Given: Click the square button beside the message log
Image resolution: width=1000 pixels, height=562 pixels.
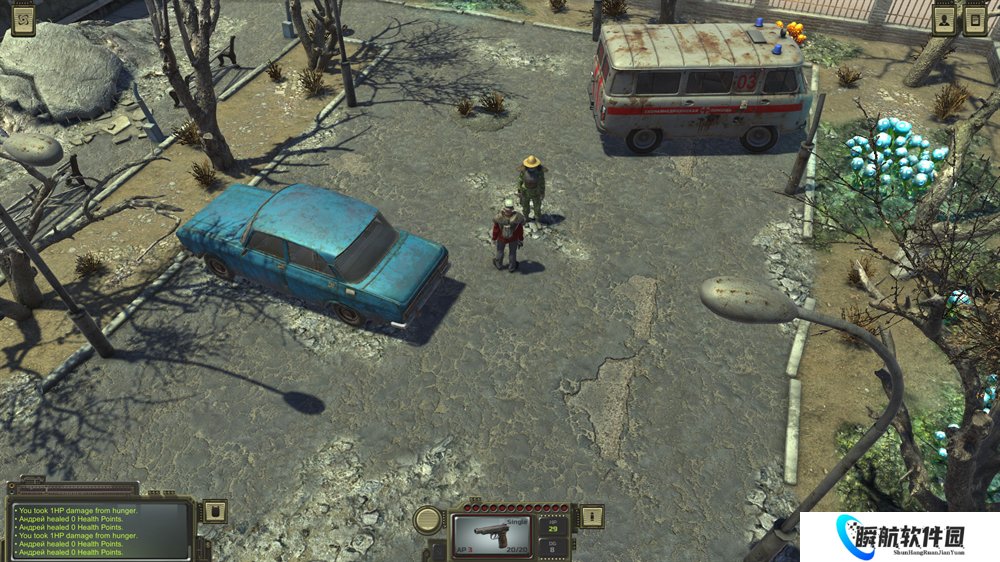Looking at the screenshot, I should pyautogui.click(x=215, y=512).
